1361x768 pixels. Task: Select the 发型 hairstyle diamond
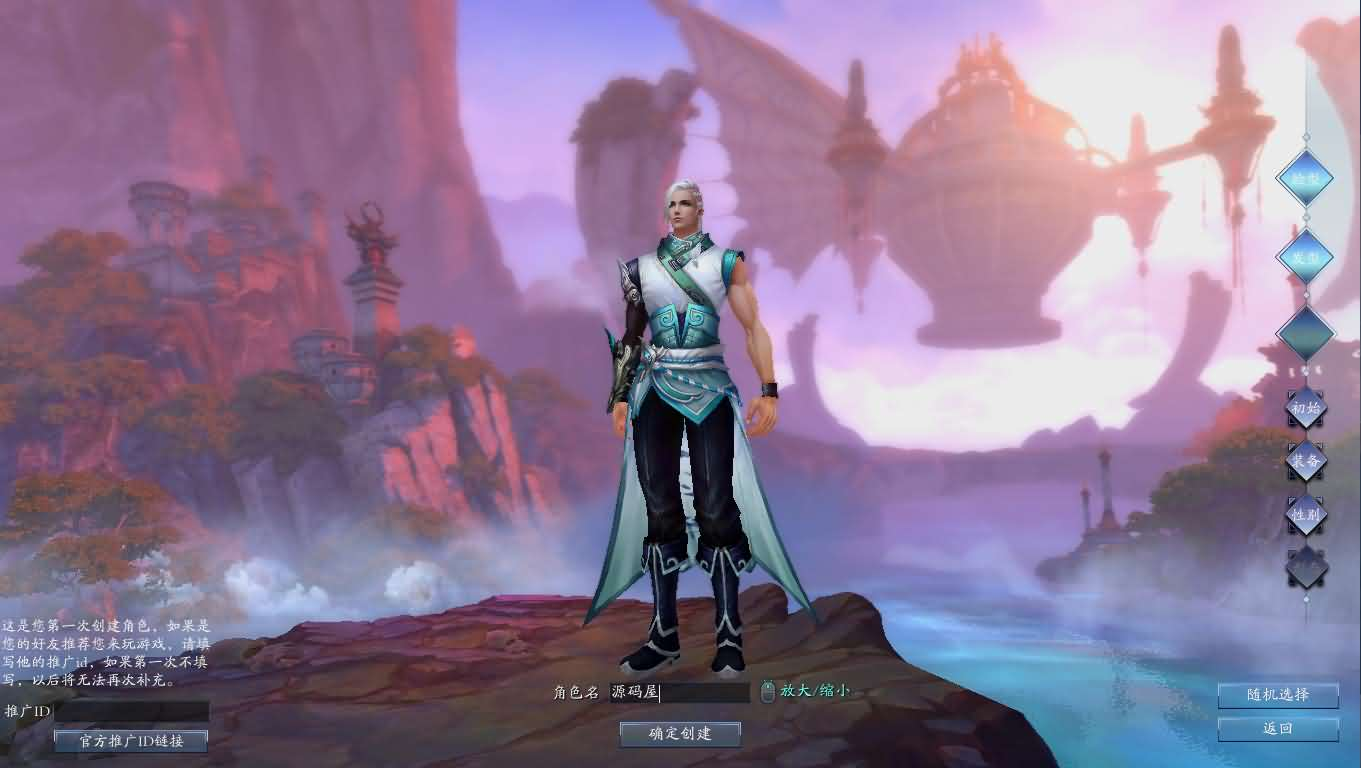click(1304, 256)
